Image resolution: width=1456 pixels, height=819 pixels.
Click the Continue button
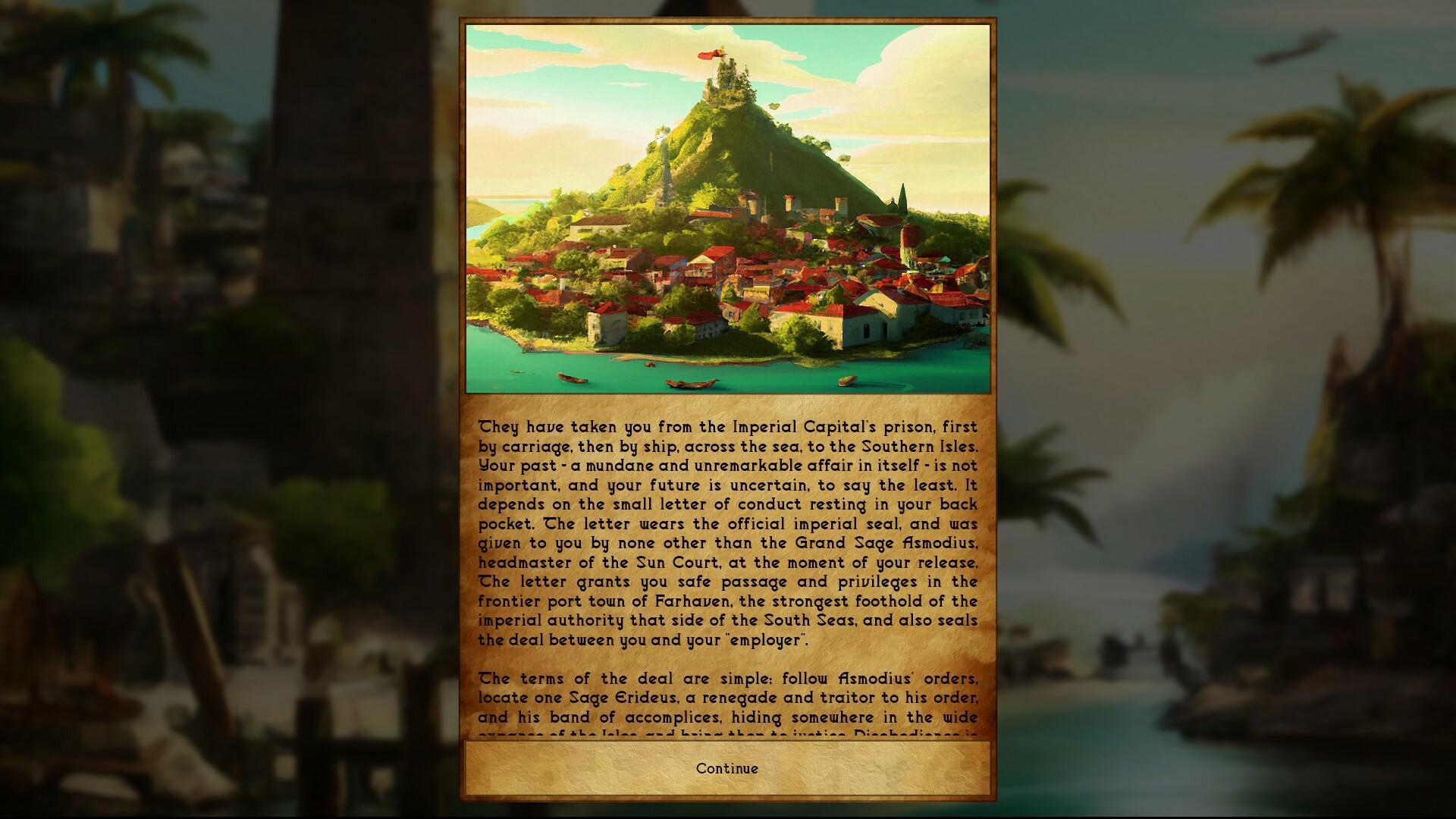point(726,768)
